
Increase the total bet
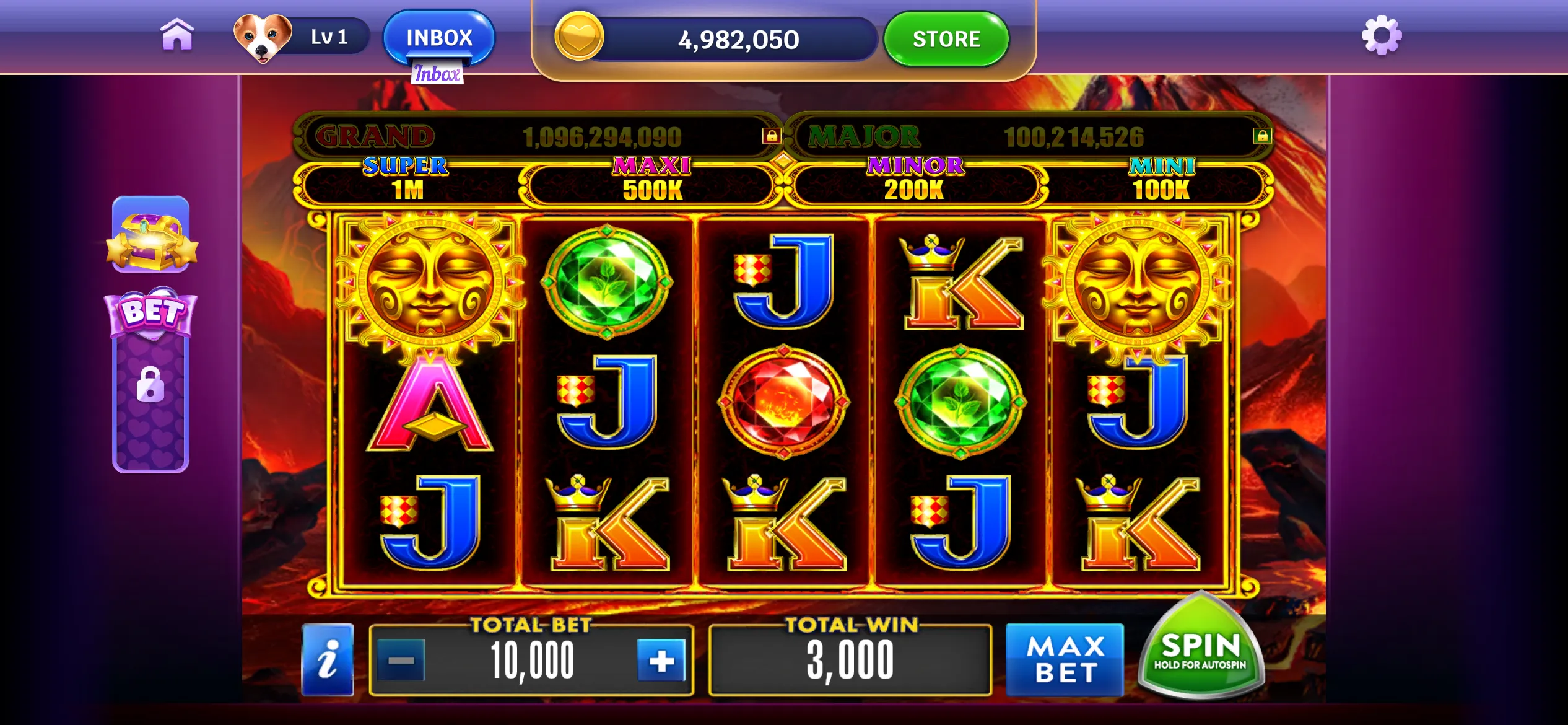coord(661,661)
